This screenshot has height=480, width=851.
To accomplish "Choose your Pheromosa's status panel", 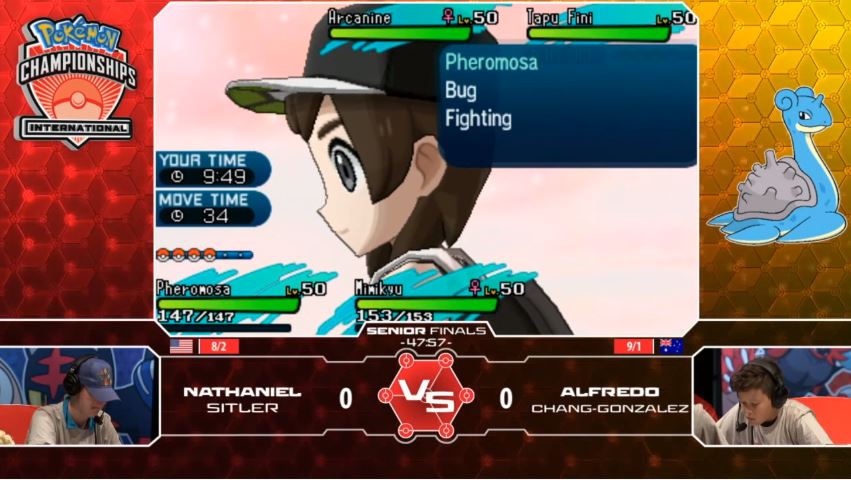I will [x=228, y=298].
